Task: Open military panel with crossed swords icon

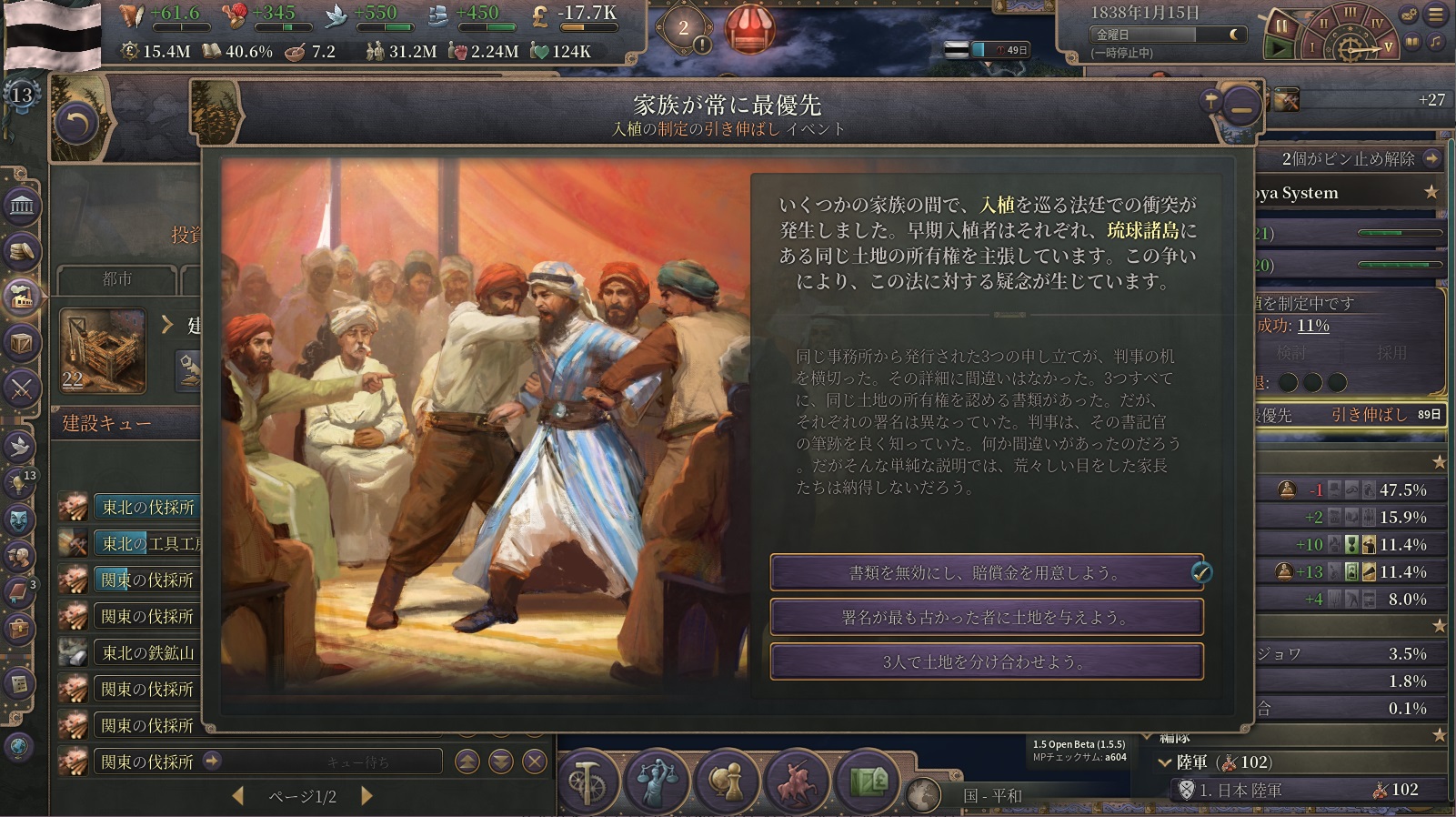Action: coord(21,389)
